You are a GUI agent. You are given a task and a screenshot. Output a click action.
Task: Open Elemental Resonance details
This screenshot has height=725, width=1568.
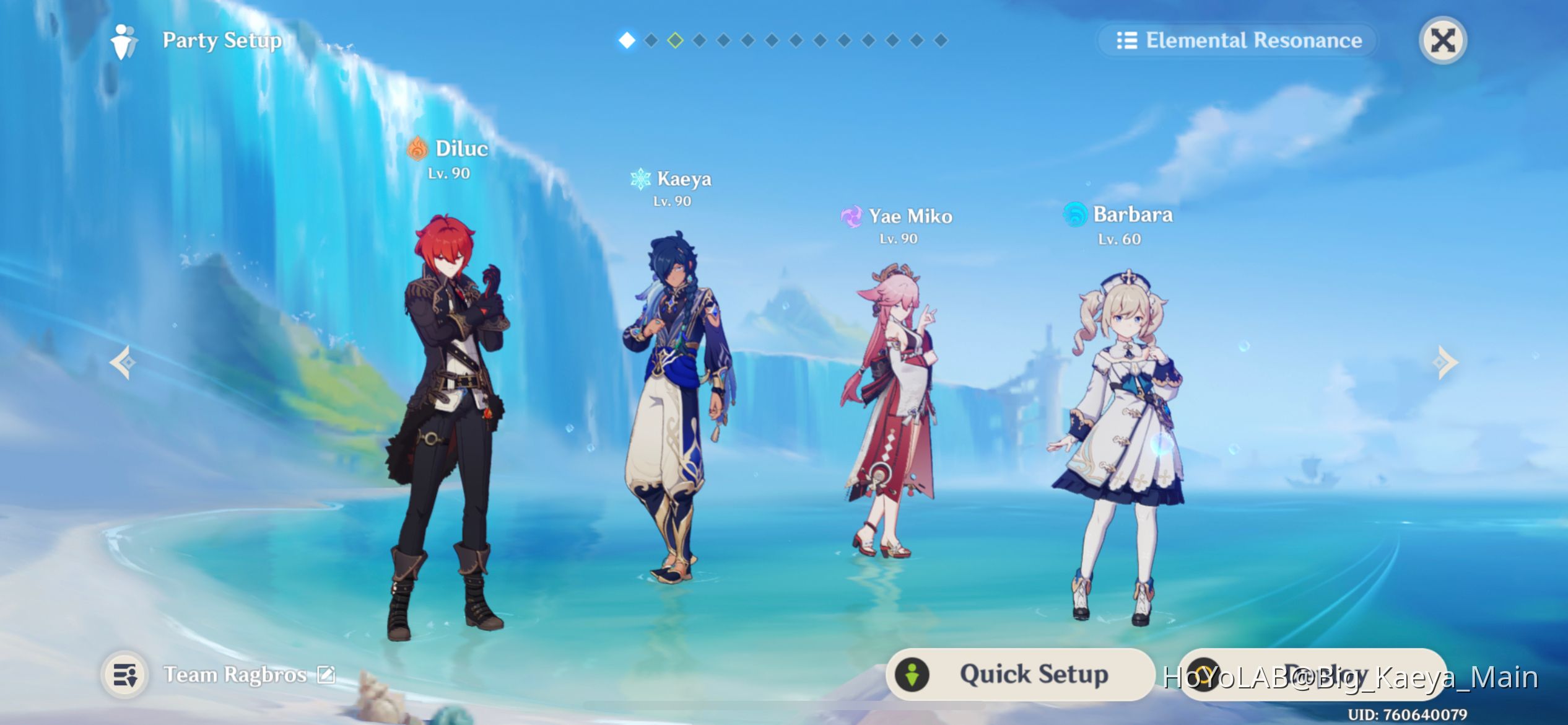(1239, 40)
